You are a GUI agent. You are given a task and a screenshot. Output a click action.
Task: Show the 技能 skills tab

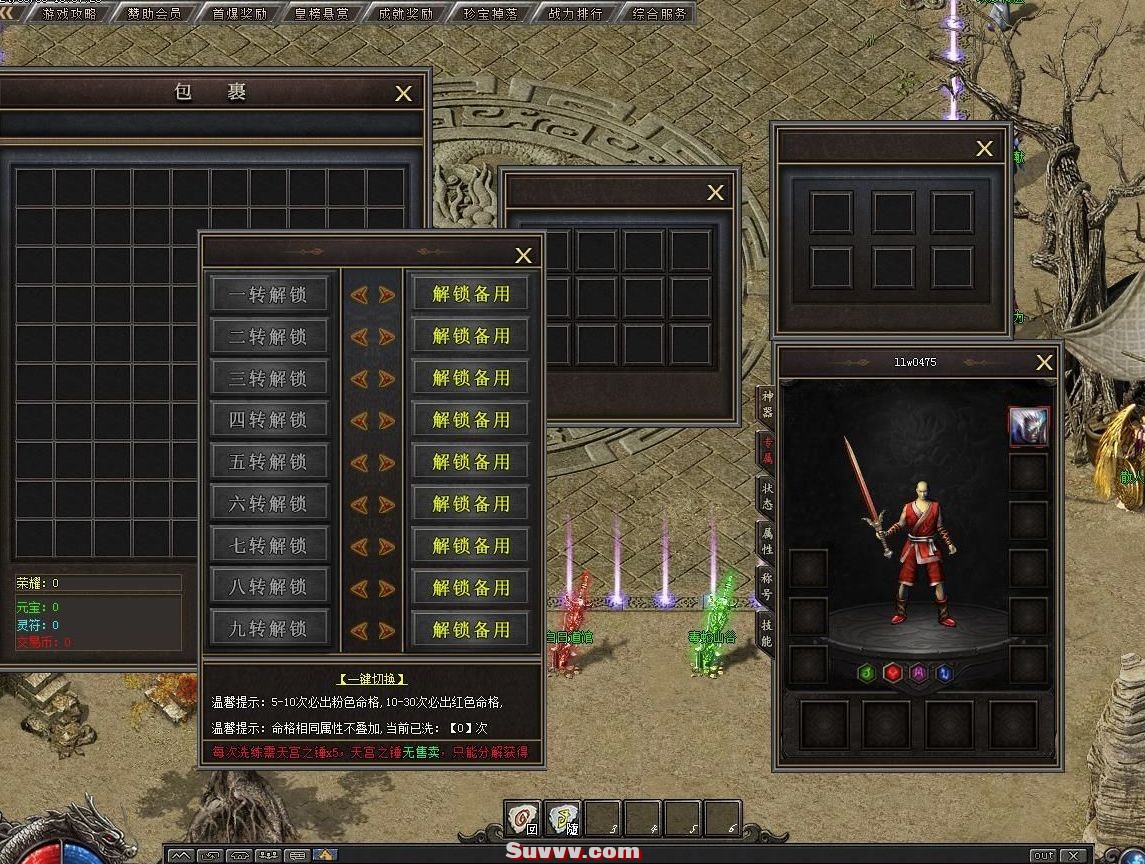(x=767, y=632)
